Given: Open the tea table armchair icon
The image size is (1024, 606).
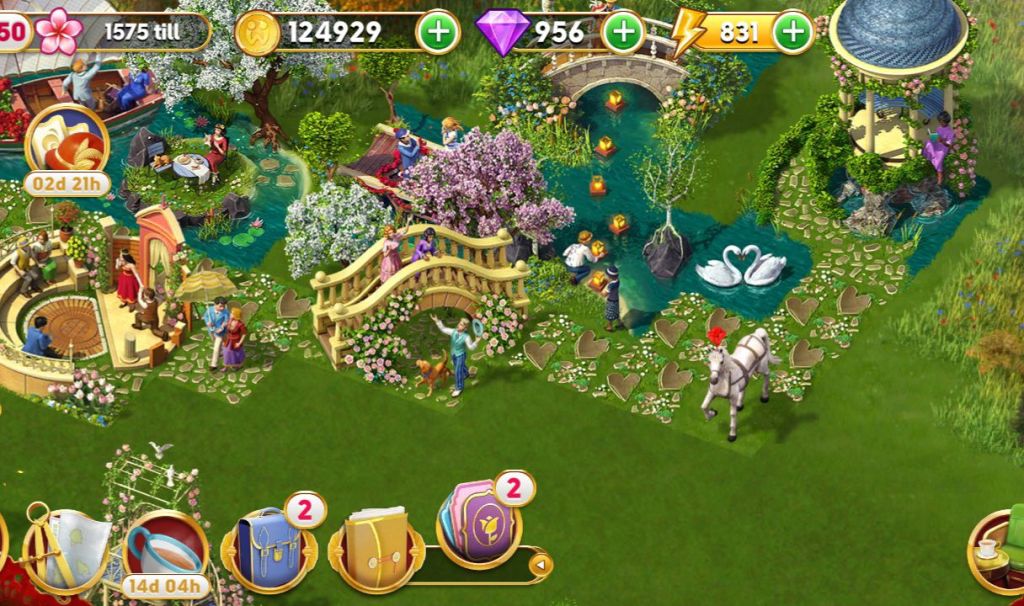Looking at the screenshot, I should point(1000,549).
